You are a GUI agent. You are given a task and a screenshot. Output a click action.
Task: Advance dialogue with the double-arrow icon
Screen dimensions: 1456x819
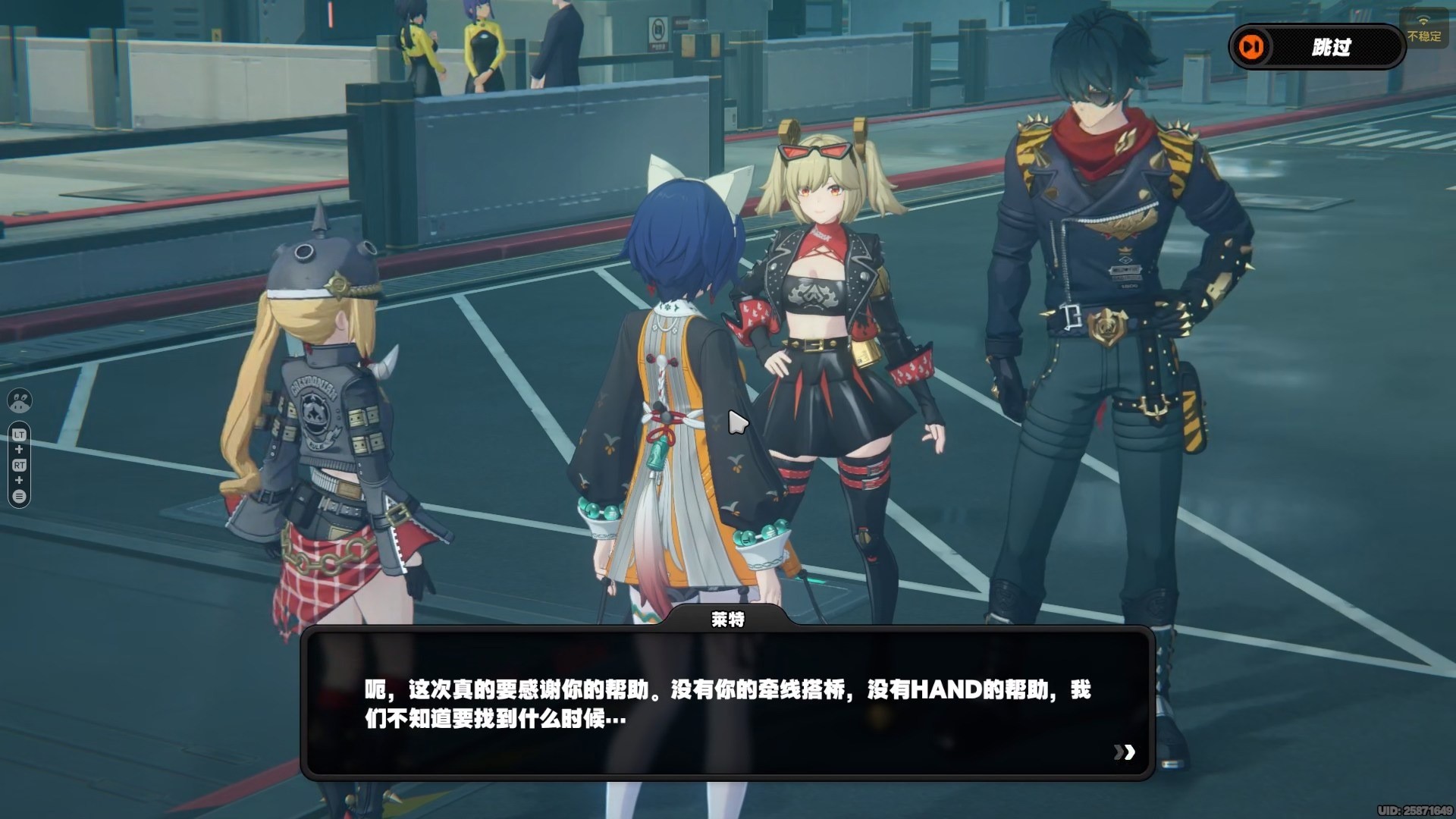point(1125,752)
